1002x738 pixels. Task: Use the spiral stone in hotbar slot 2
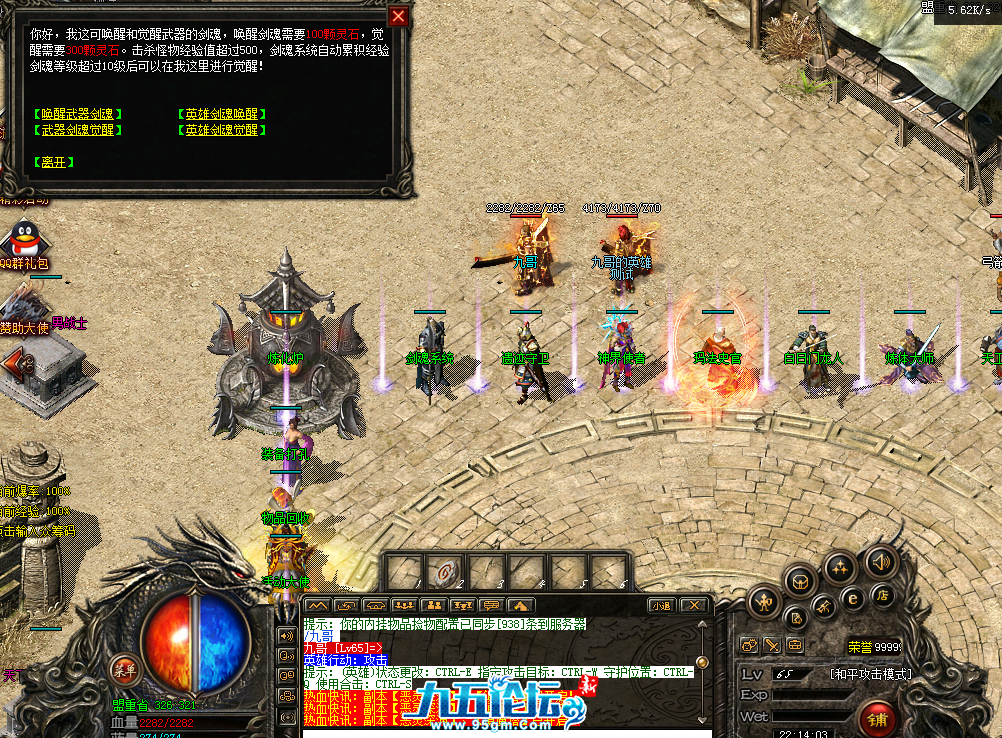click(444, 573)
